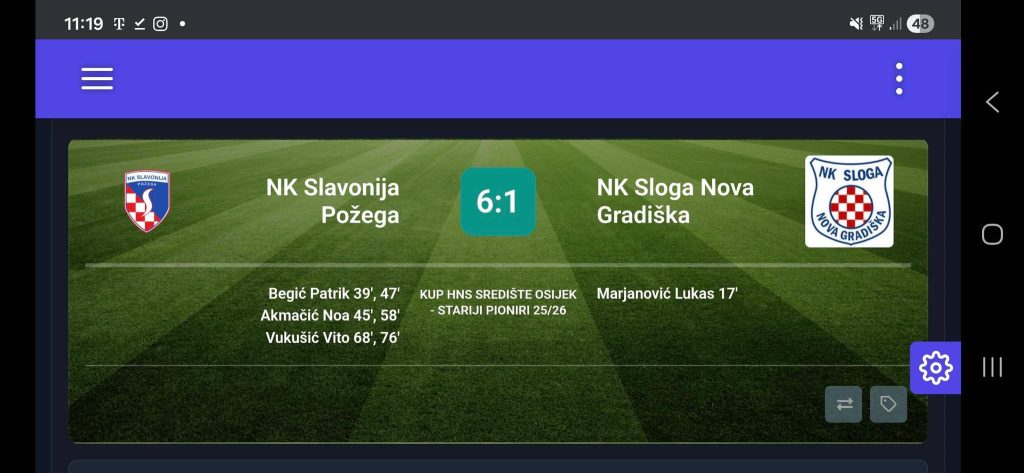Screen dimensions: 1024x473
Task: Open NK Sloga Nova Gradiška crest
Action: (x=849, y=201)
